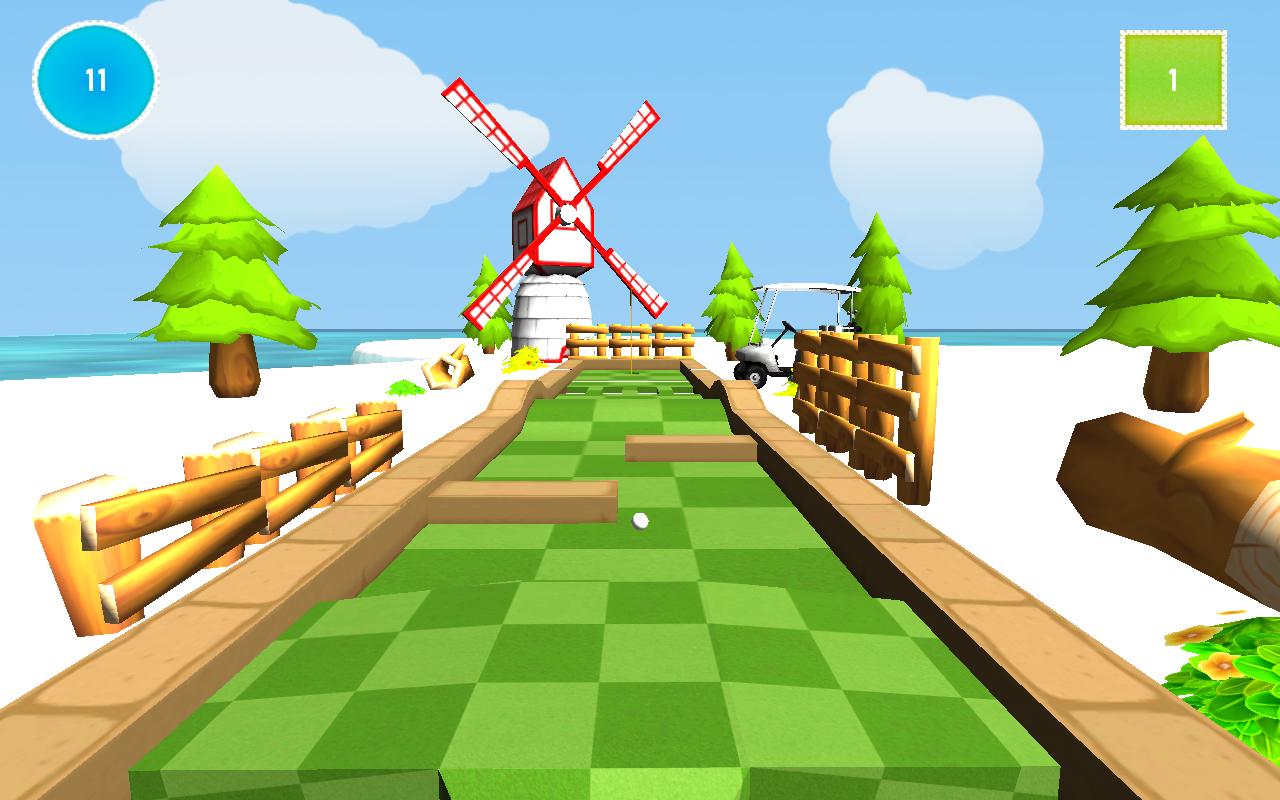Click the white golf ball
The height and width of the screenshot is (800, 1280).
click(x=641, y=519)
